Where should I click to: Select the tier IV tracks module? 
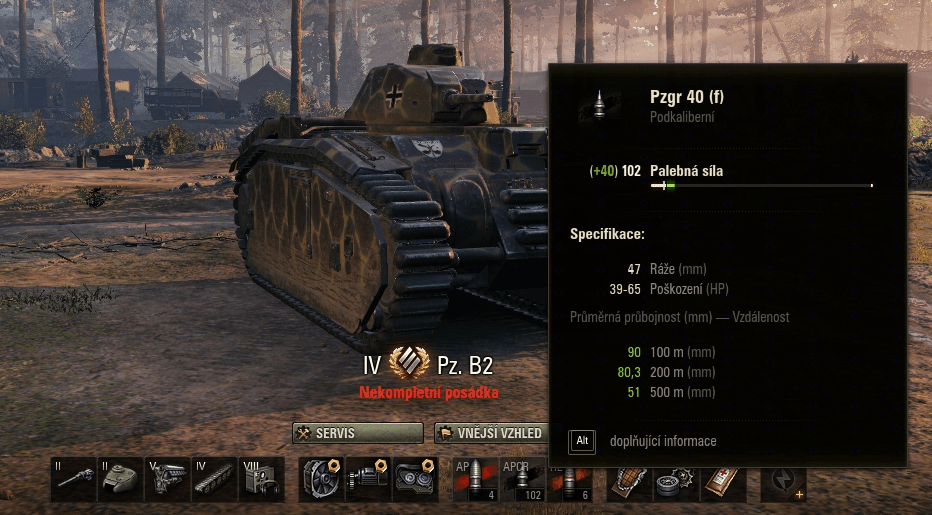coord(214,479)
